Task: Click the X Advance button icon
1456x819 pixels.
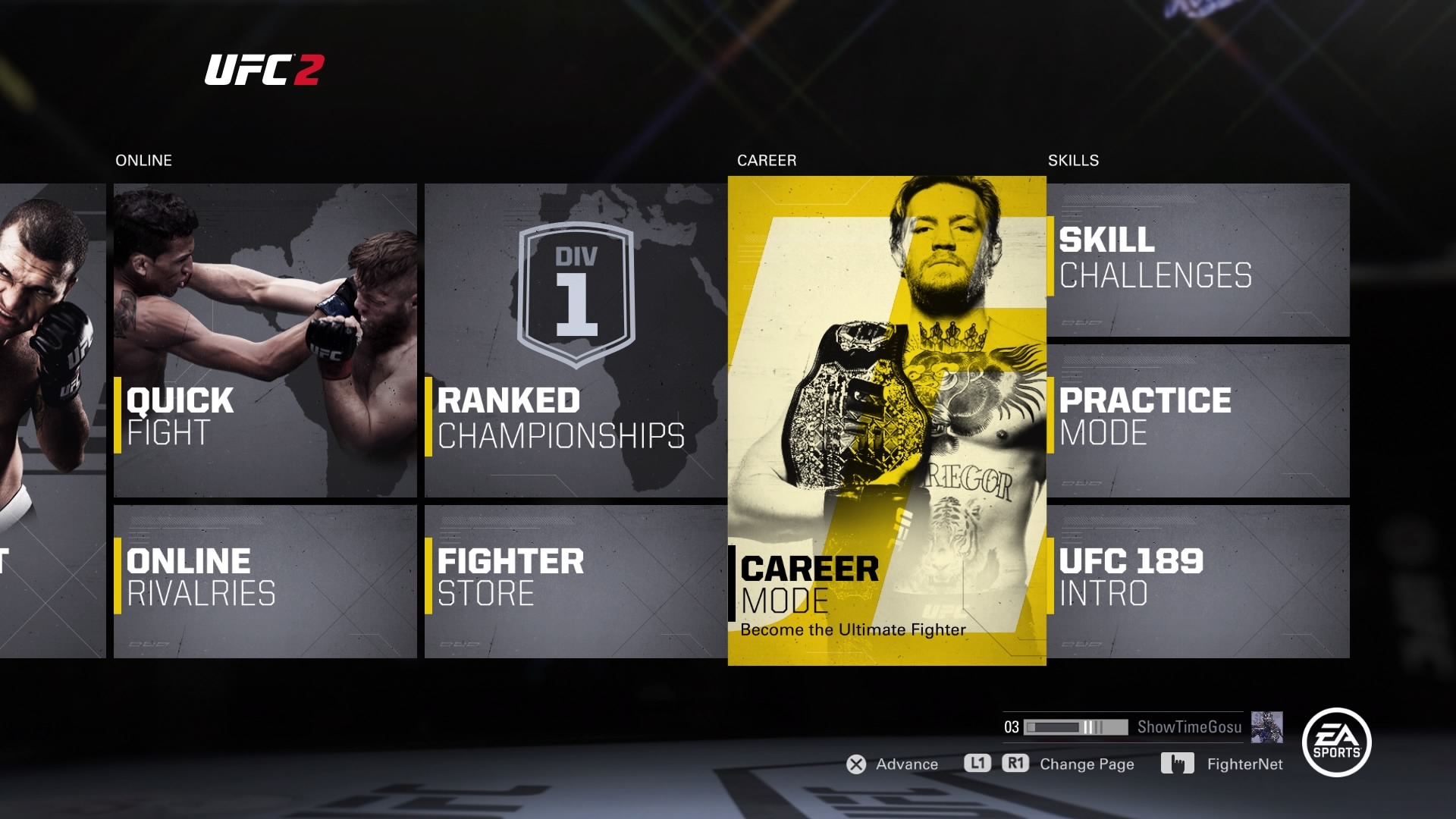Action: [857, 764]
